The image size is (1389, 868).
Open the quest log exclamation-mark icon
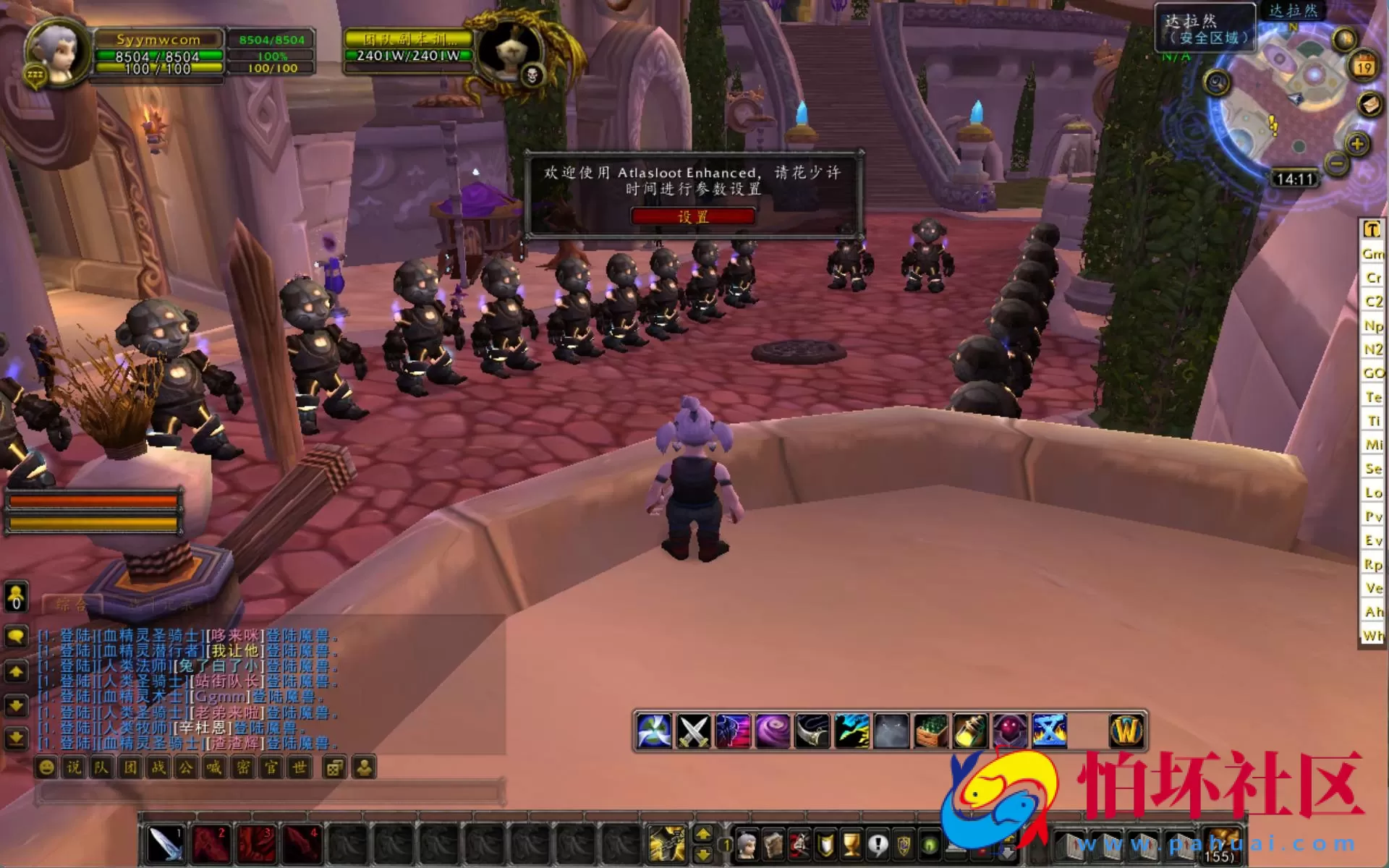(x=878, y=846)
